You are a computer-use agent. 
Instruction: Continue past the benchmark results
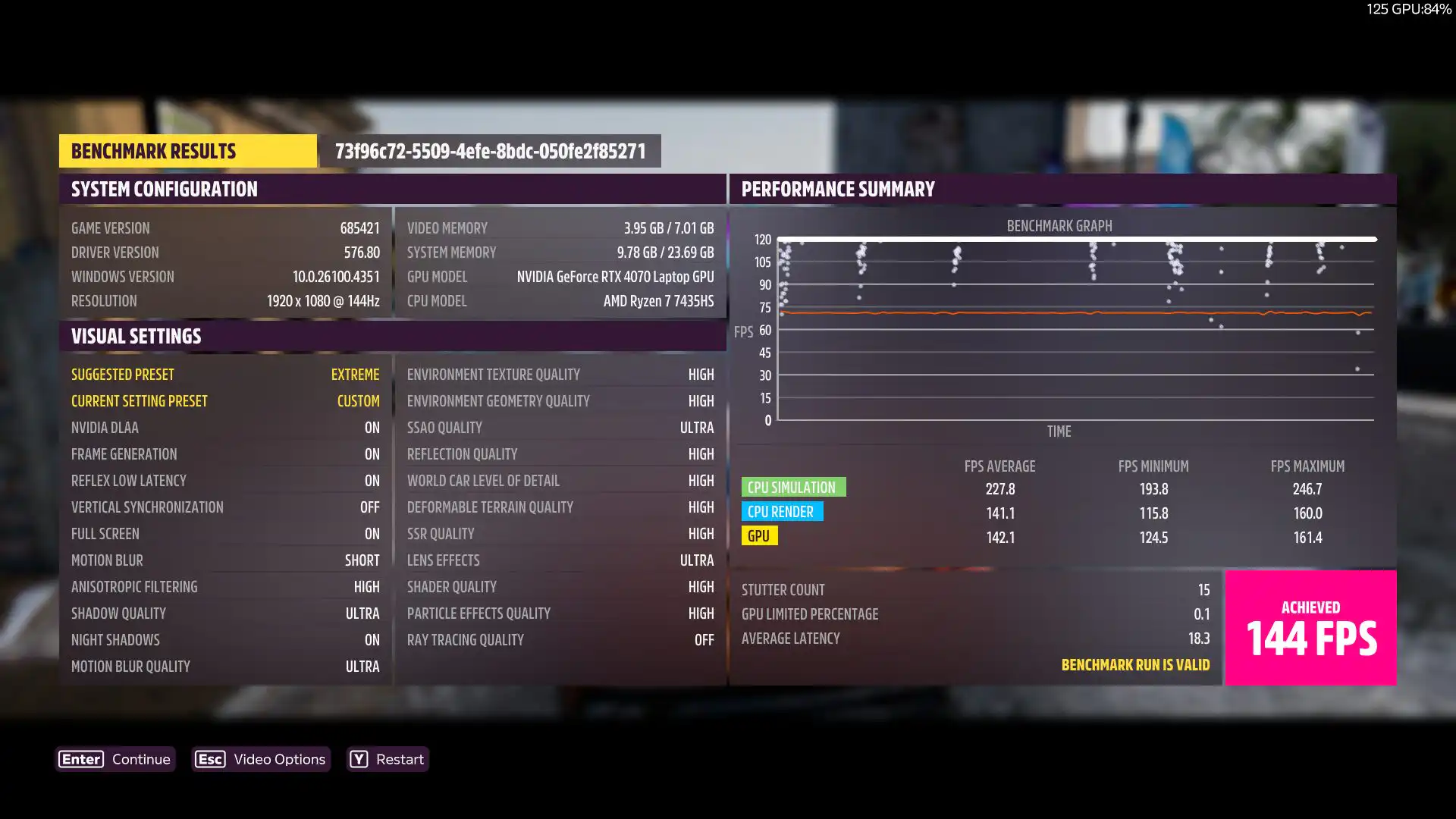pos(116,759)
